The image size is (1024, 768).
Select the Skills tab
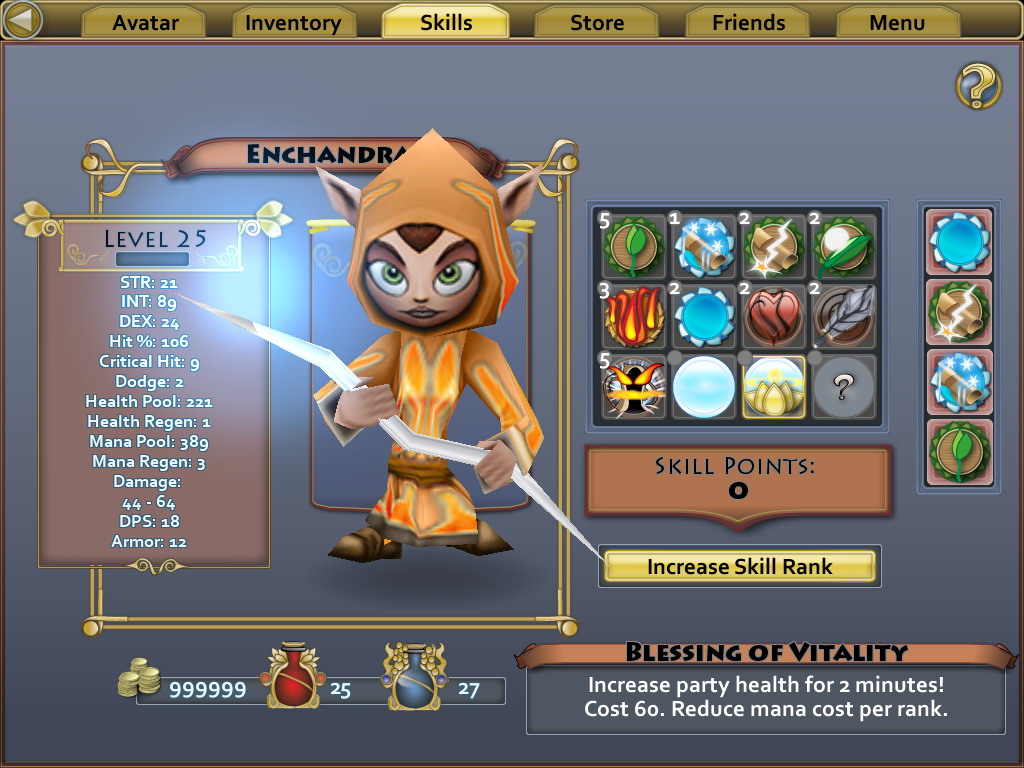[x=446, y=22]
